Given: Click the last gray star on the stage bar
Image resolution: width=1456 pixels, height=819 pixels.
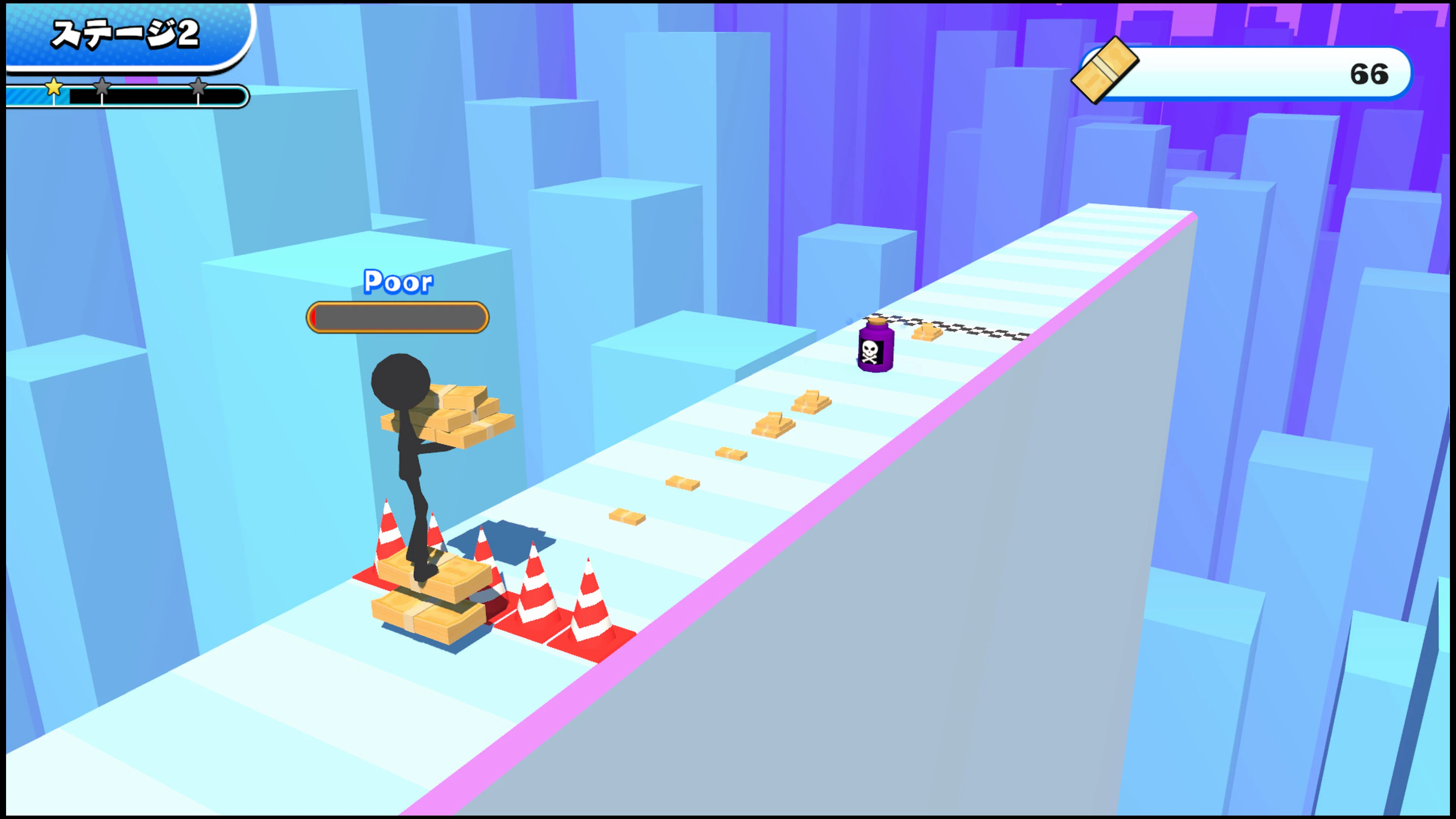Looking at the screenshot, I should click(x=199, y=88).
